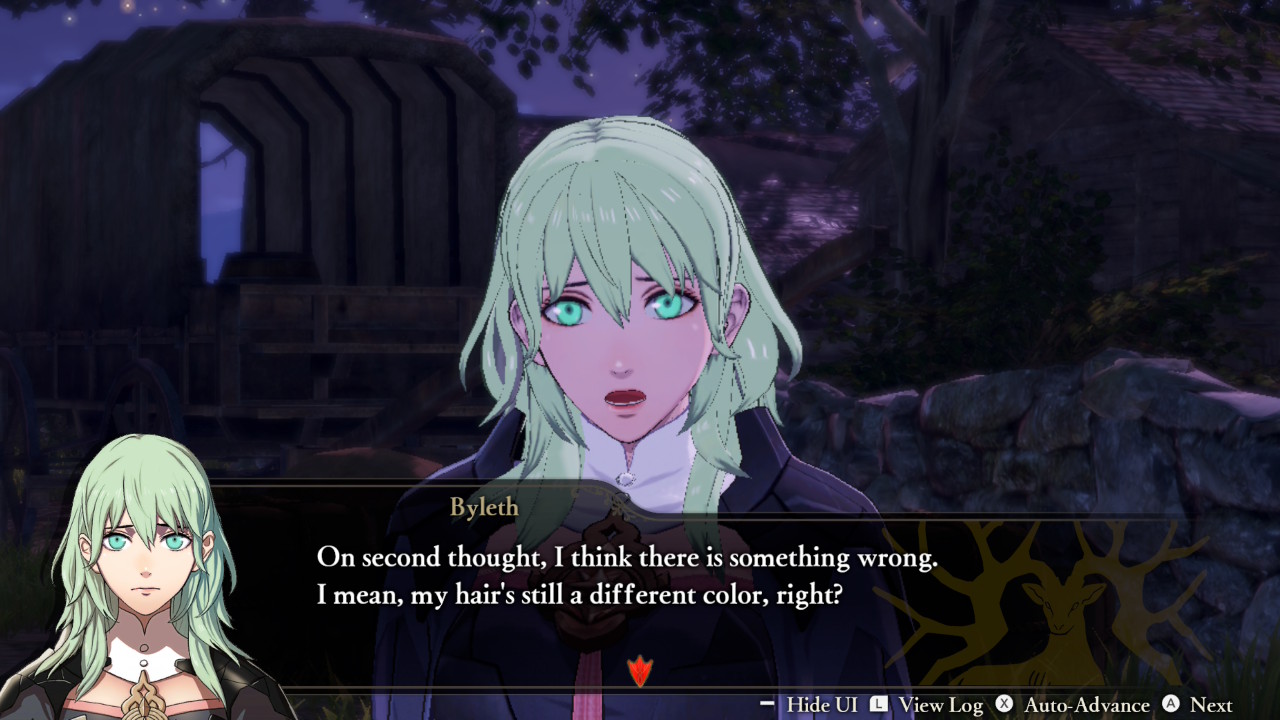Click the red continue arrow in dialogue box

tap(639, 671)
